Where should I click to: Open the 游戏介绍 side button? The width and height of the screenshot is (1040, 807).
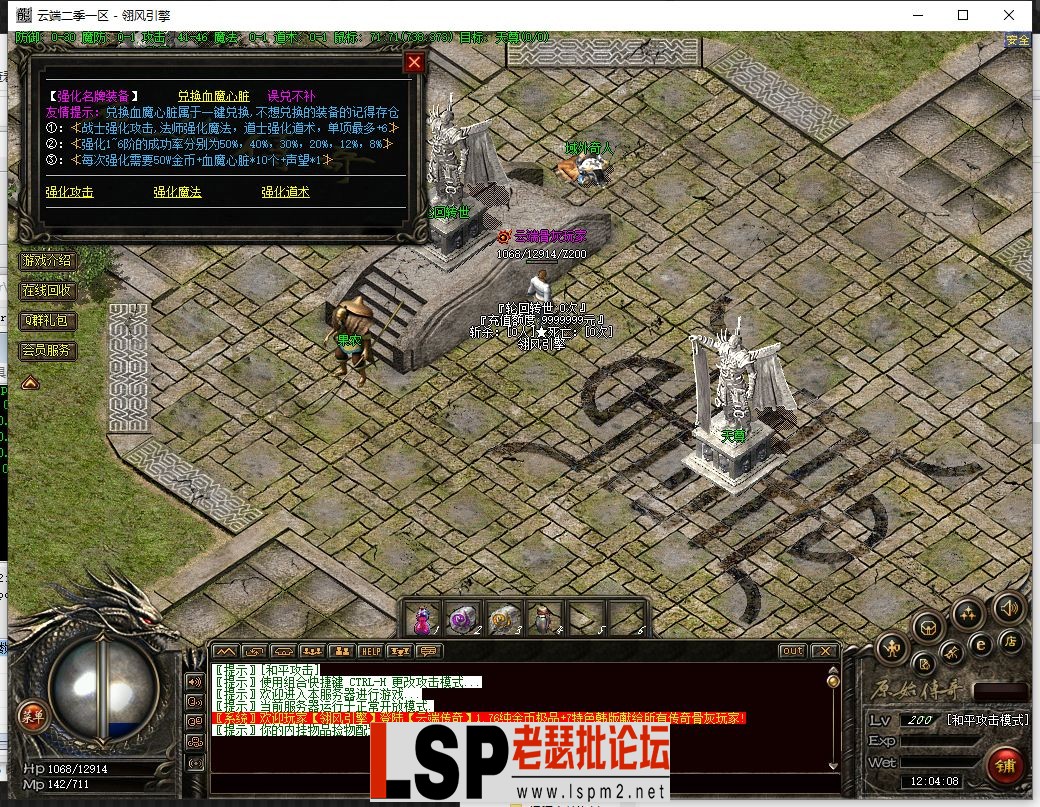[x=47, y=261]
